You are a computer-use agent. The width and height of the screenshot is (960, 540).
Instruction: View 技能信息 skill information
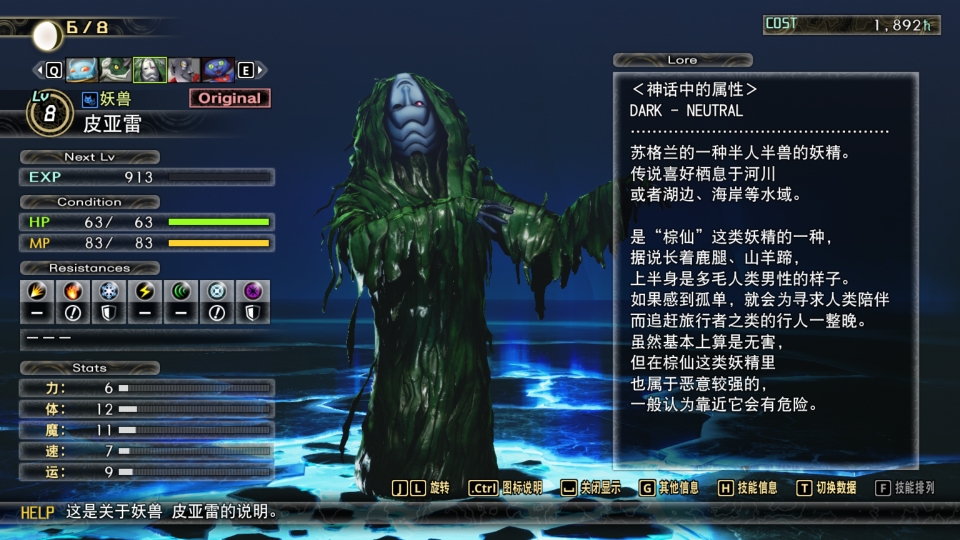pyautogui.click(x=747, y=488)
